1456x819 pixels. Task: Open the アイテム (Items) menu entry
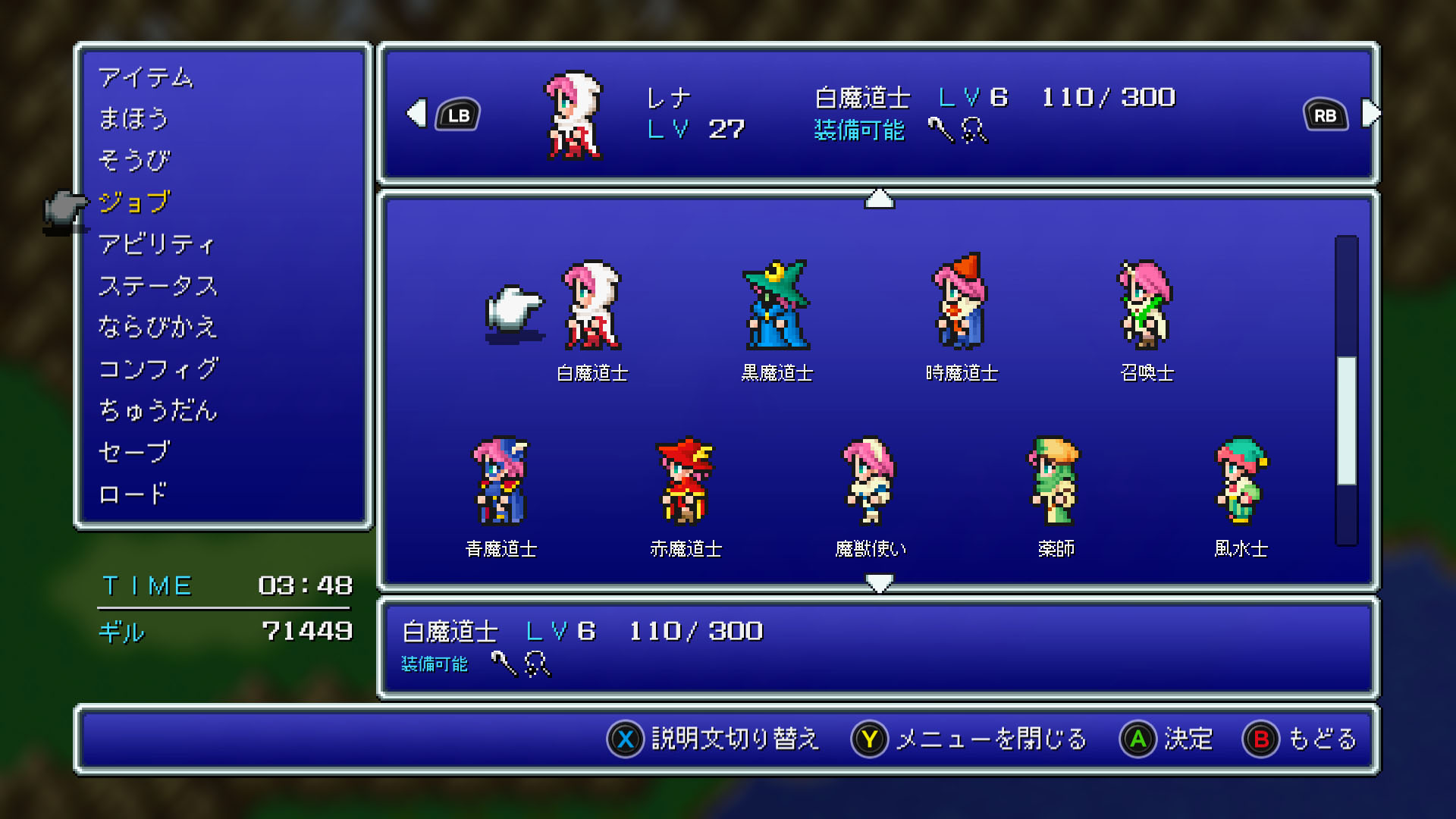pyautogui.click(x=149, y=77)
